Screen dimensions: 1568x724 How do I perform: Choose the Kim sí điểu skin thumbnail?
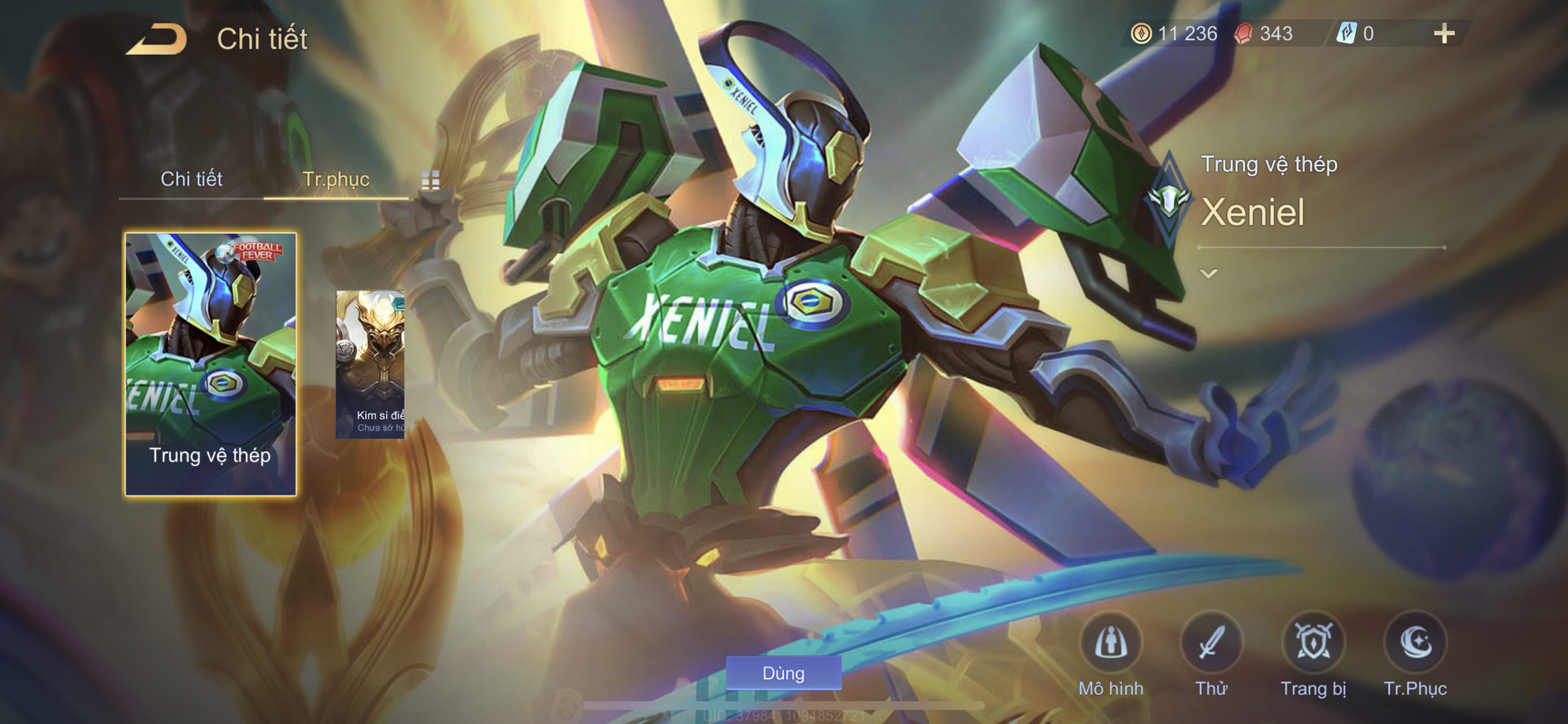click(370, 364)
